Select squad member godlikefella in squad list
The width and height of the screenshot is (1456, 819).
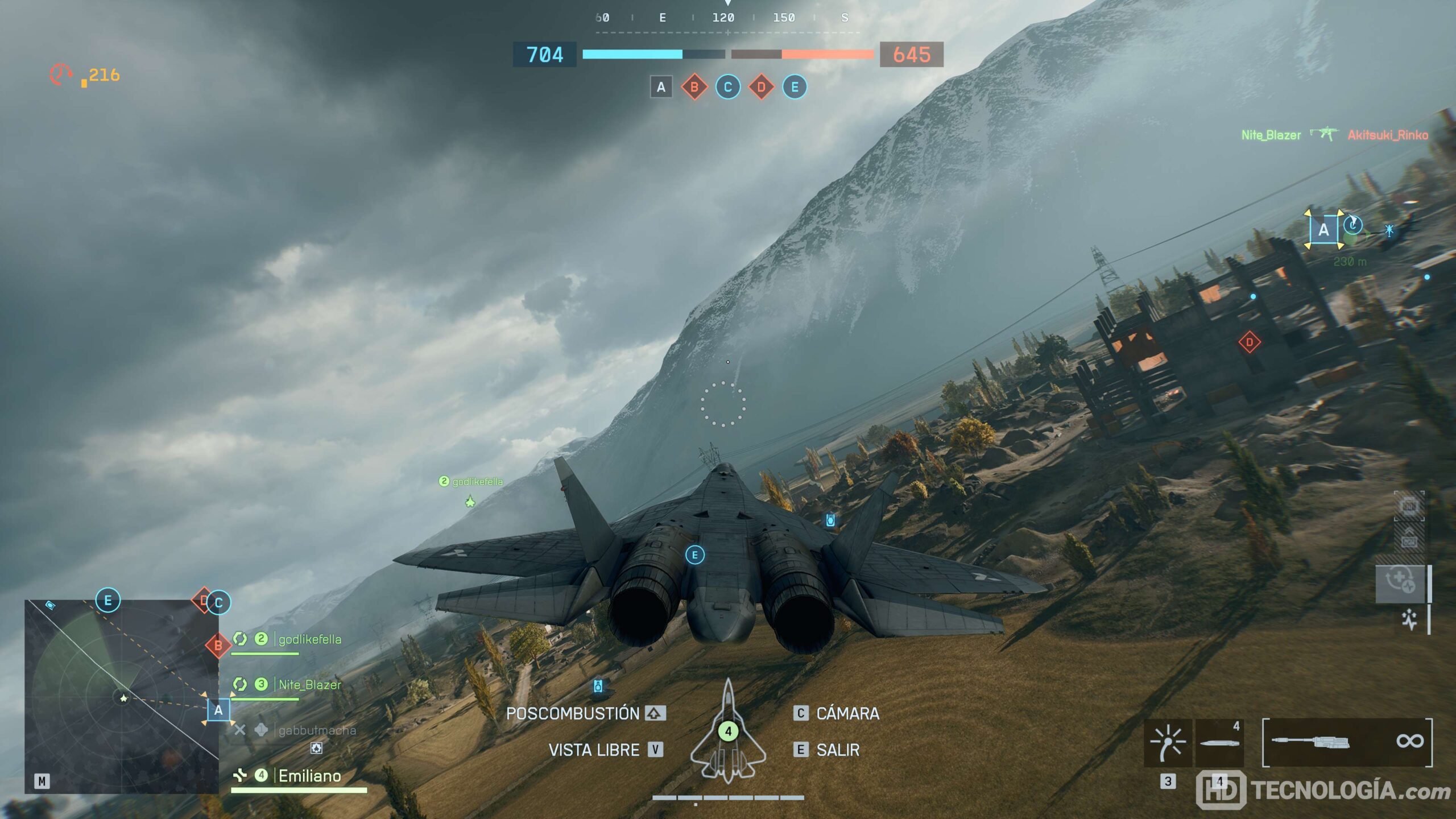(309, 639)
